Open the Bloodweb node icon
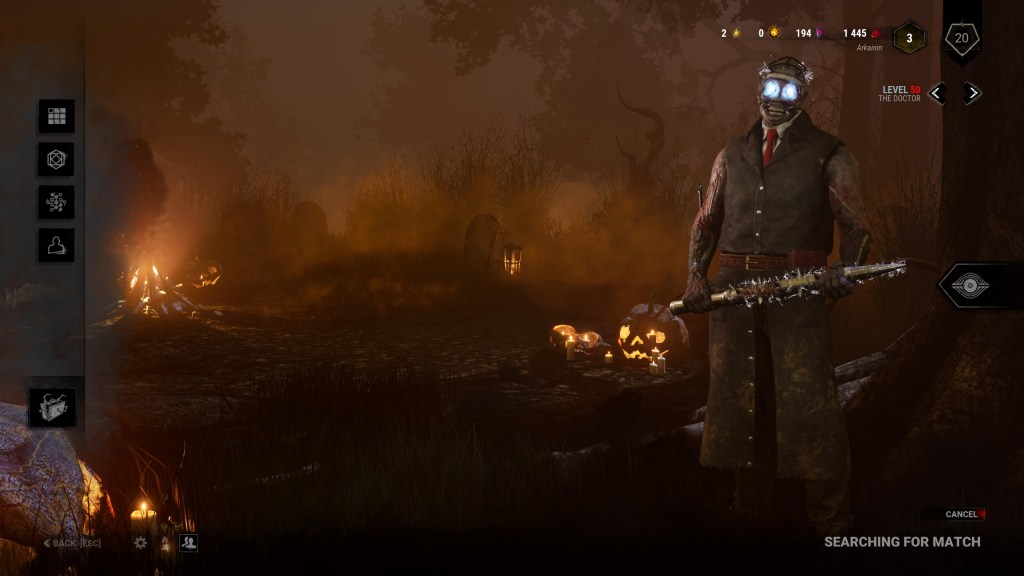This screenshot has width=1024, height=576. (x=56, y=202)
